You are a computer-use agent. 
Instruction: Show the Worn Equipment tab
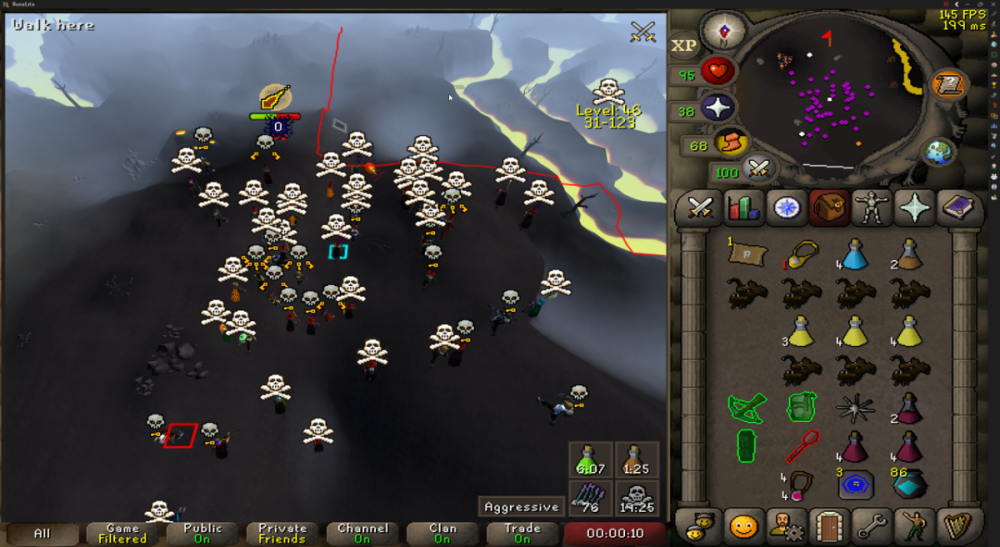coord(872,208)
